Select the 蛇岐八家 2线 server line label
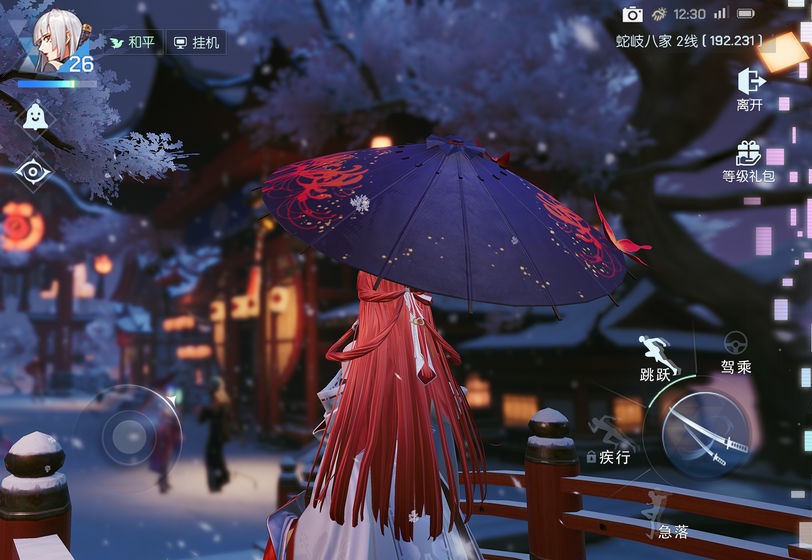The width and height of the screenshot is (812, 560). [688, 41]
